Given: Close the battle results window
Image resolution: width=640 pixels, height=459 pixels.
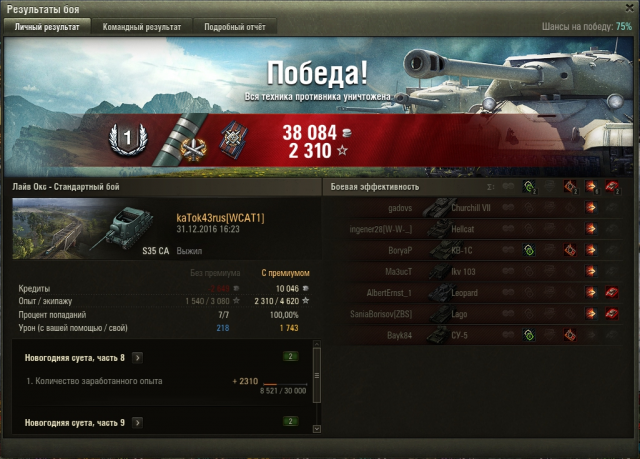Looking at the screenshot, I should pyautogui.click(x=625, y=9).
